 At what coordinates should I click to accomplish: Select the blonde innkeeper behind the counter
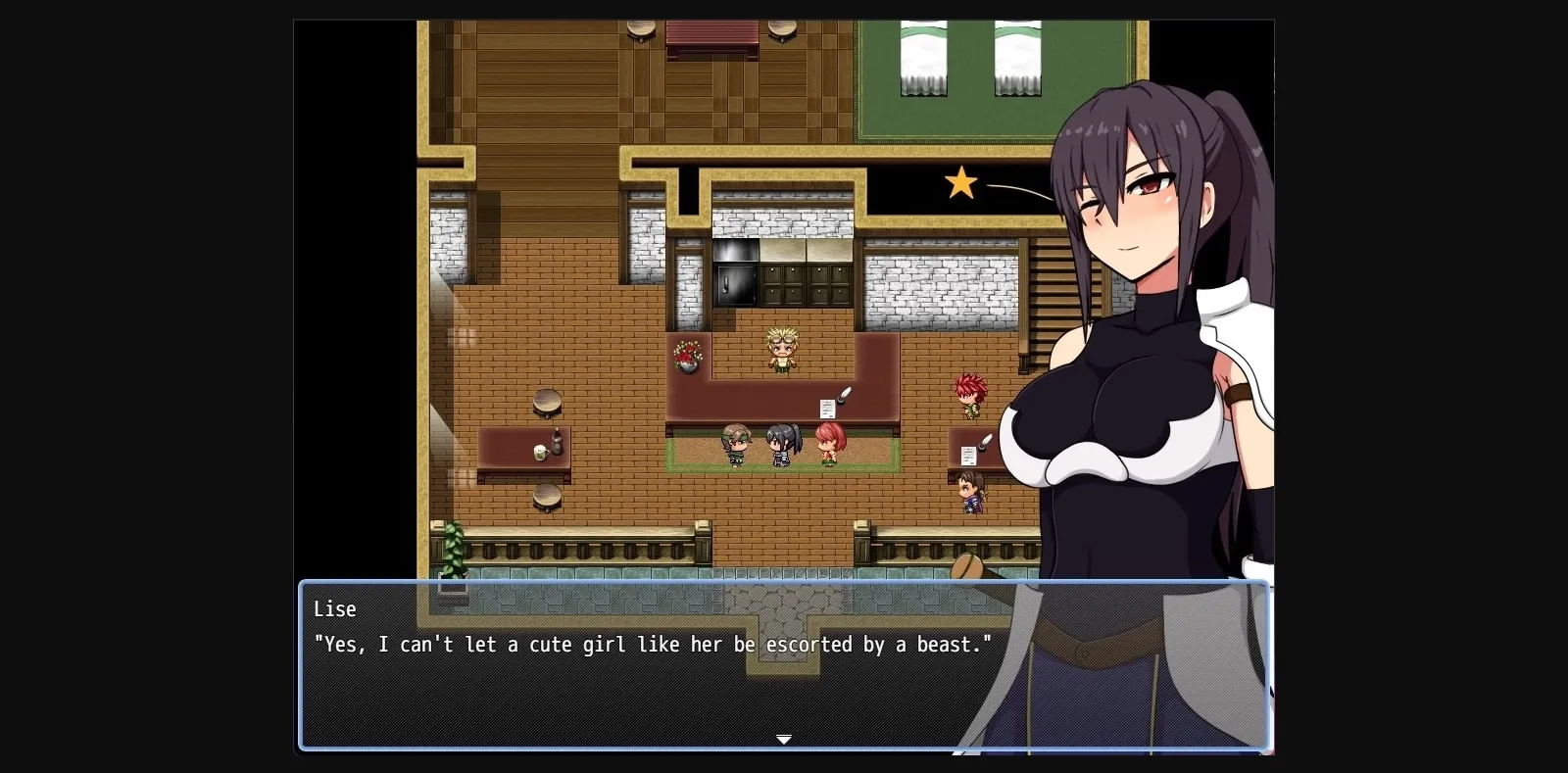[781, 348]
